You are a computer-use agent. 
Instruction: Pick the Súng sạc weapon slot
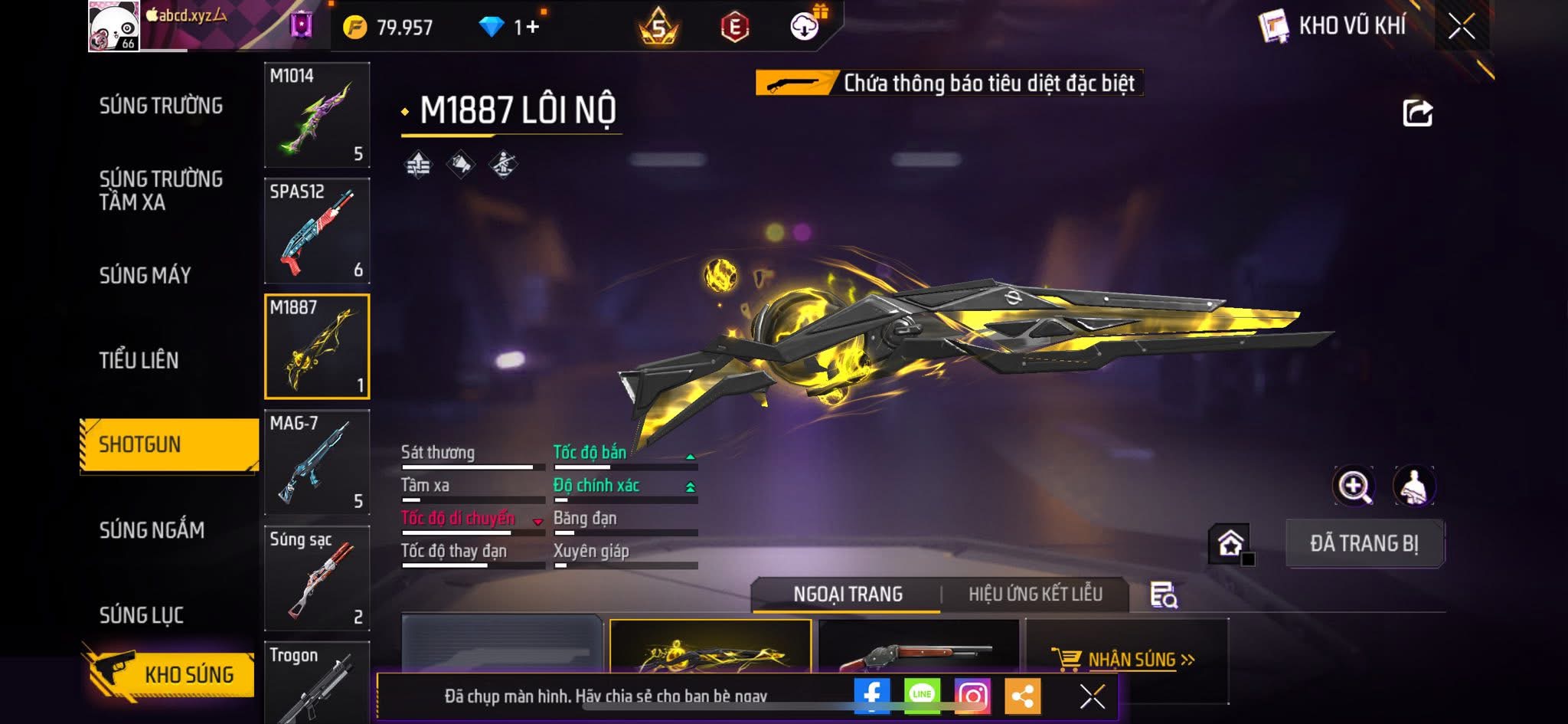pyautogui.click(x=317, y=578)
